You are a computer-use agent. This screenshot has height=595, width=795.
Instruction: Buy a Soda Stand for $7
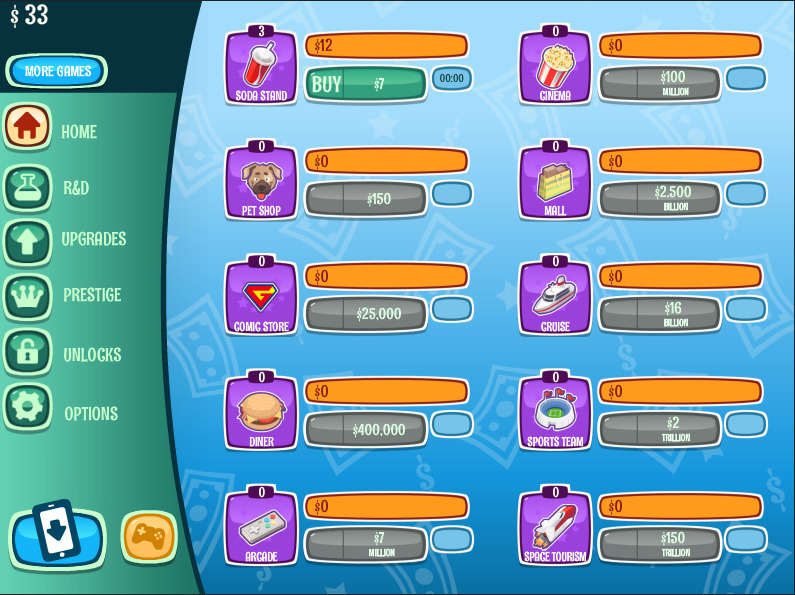(x=365, y=84)
